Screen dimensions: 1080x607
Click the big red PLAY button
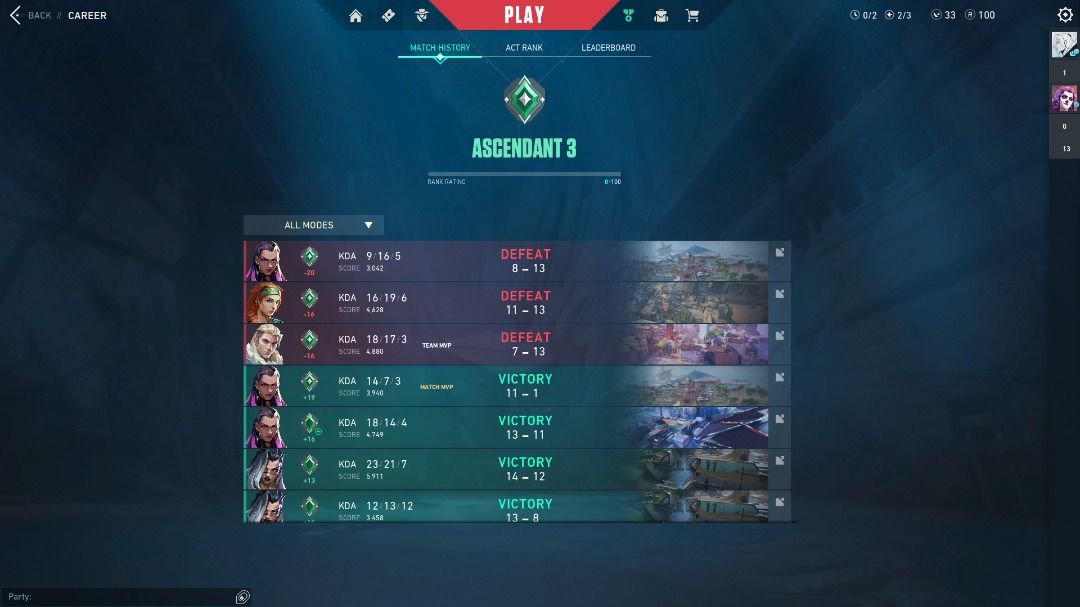click(524, 15)
